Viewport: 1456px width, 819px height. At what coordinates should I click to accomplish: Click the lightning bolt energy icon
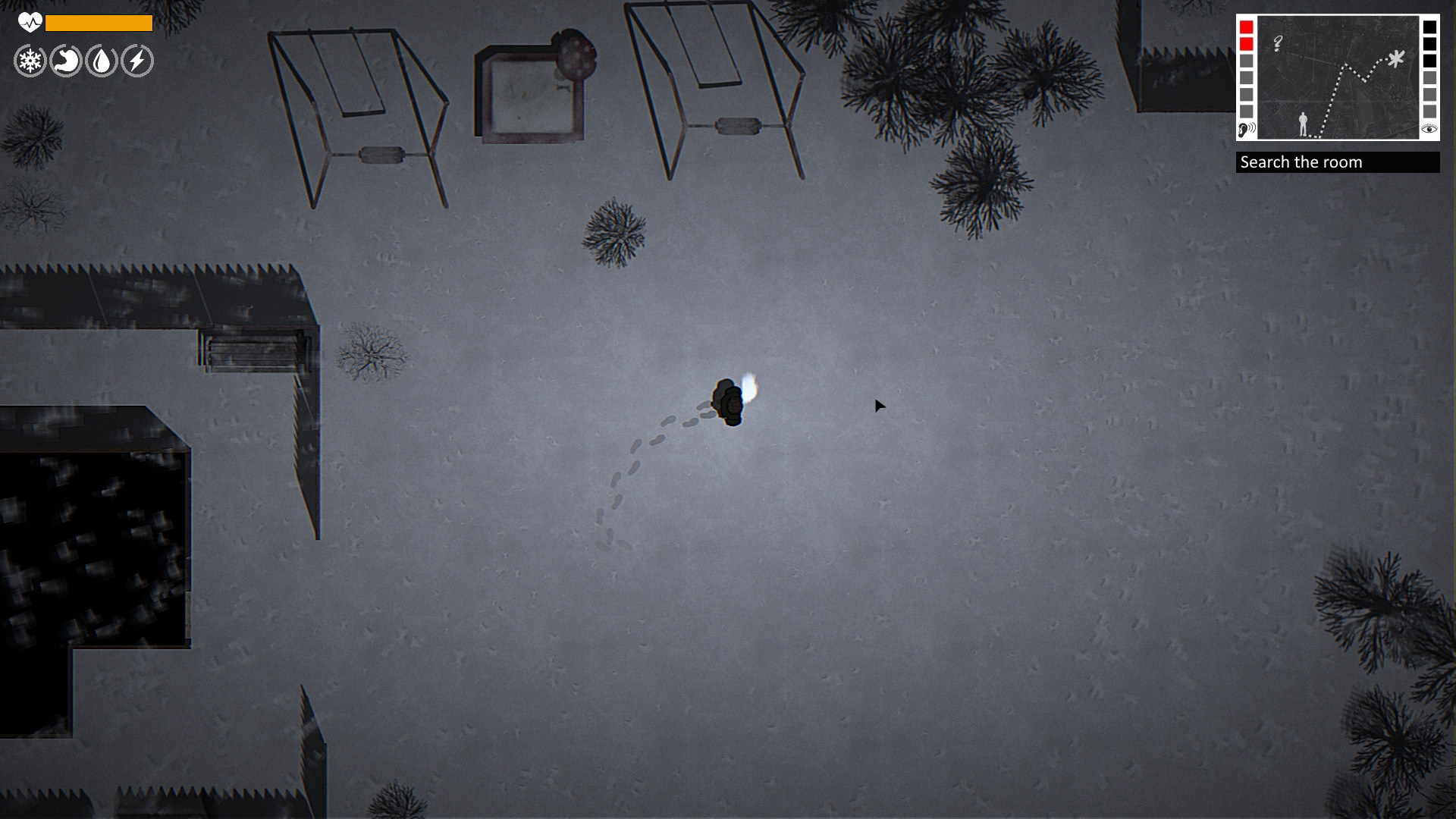click(135, 61)
